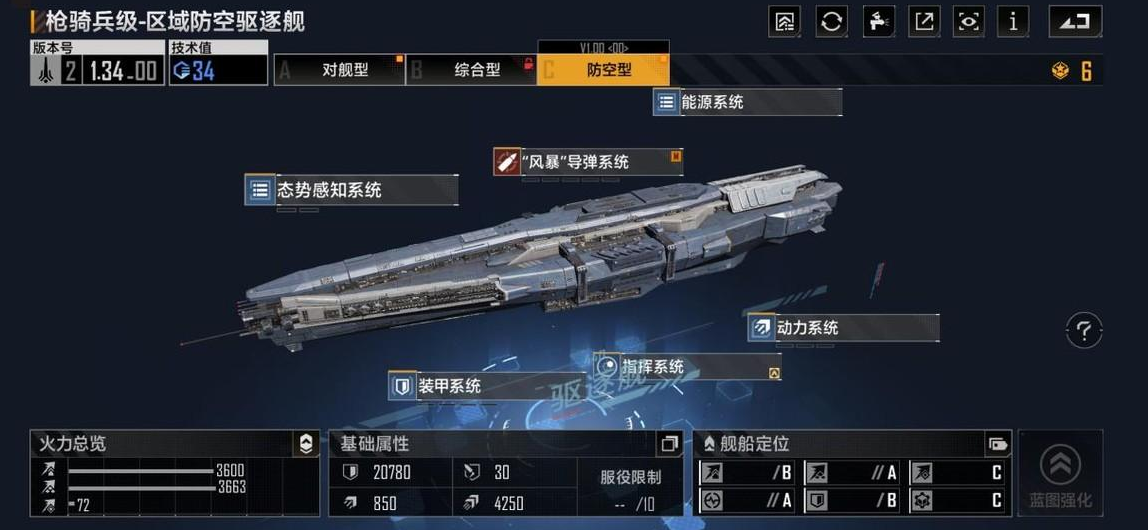
Task: Select the 装甲系统 module label
Action: tap(472, 385)
